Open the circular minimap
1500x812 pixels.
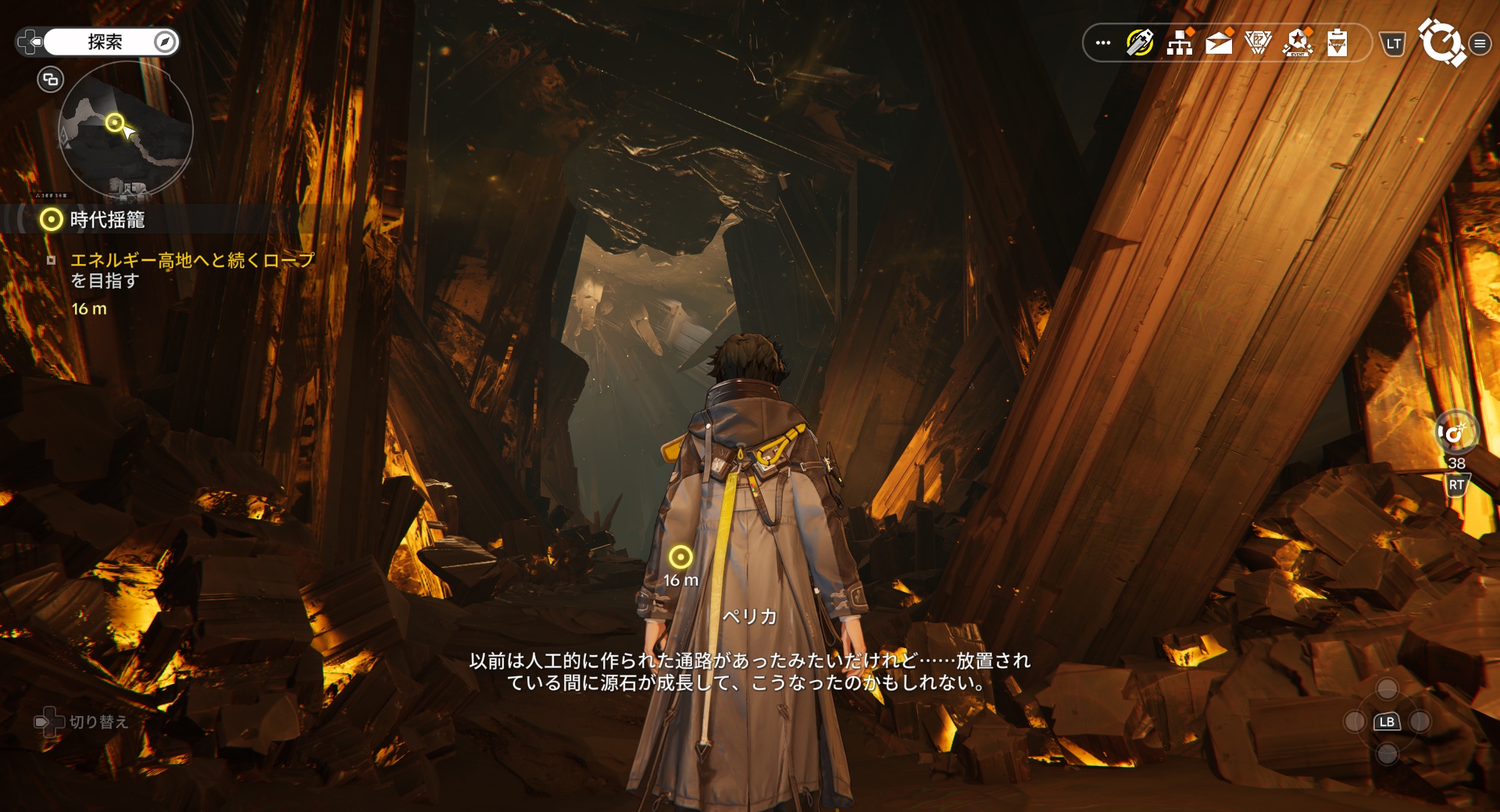click(125, 130)
